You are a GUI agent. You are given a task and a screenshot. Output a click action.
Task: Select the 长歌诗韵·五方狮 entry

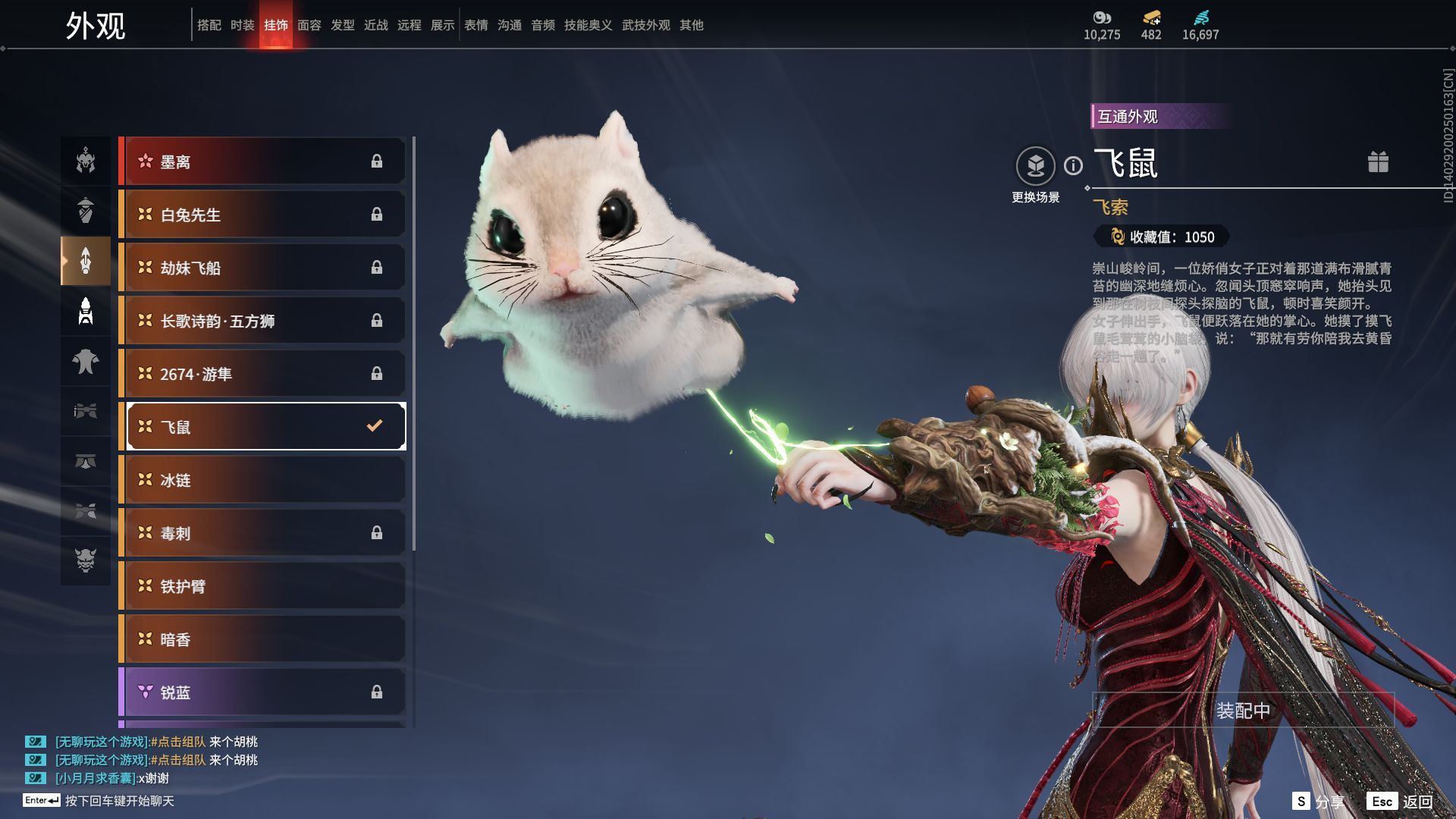pos(262,321)
